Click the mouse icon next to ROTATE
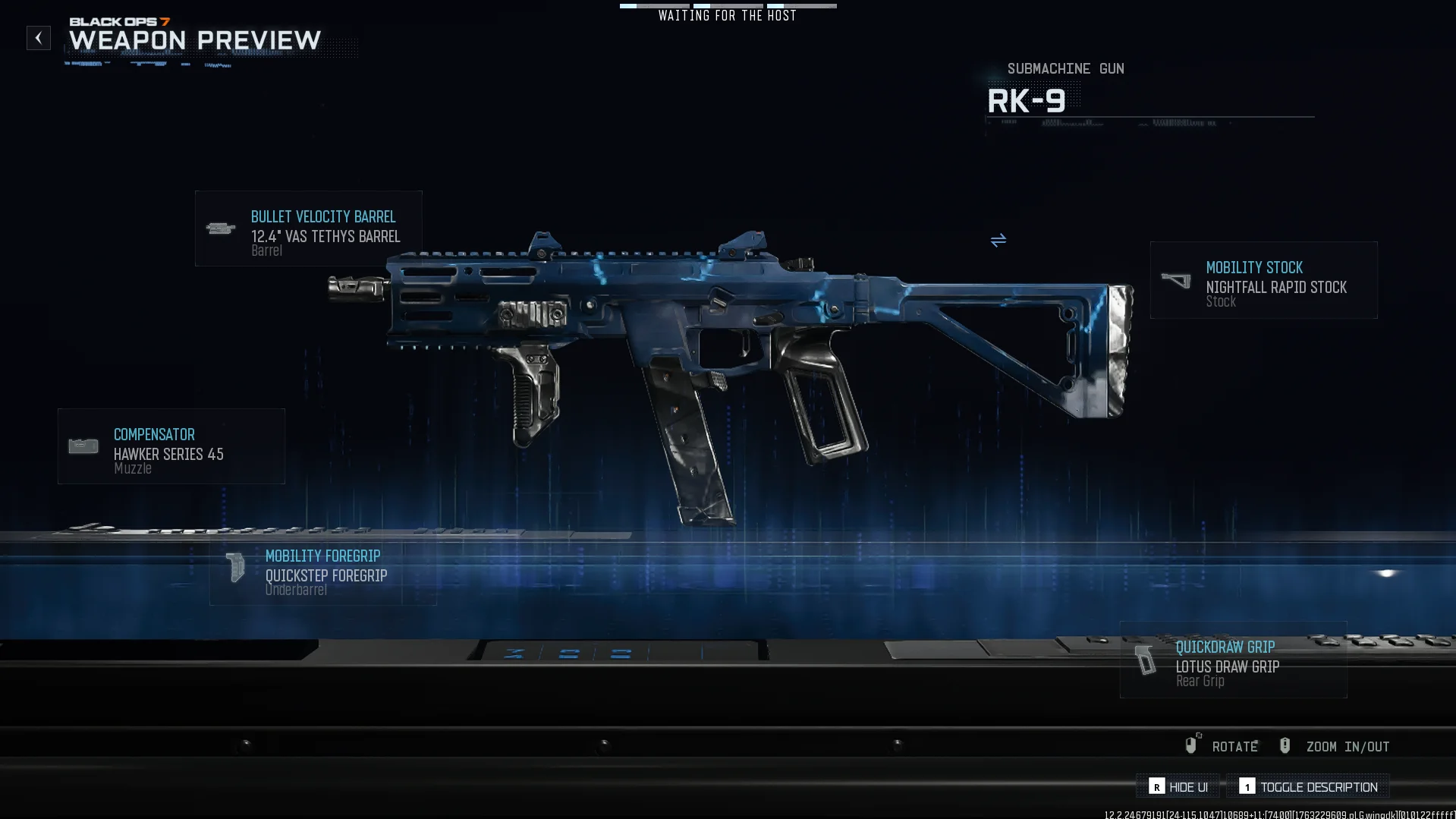The image size is (1456, 819). point(1191,745)
